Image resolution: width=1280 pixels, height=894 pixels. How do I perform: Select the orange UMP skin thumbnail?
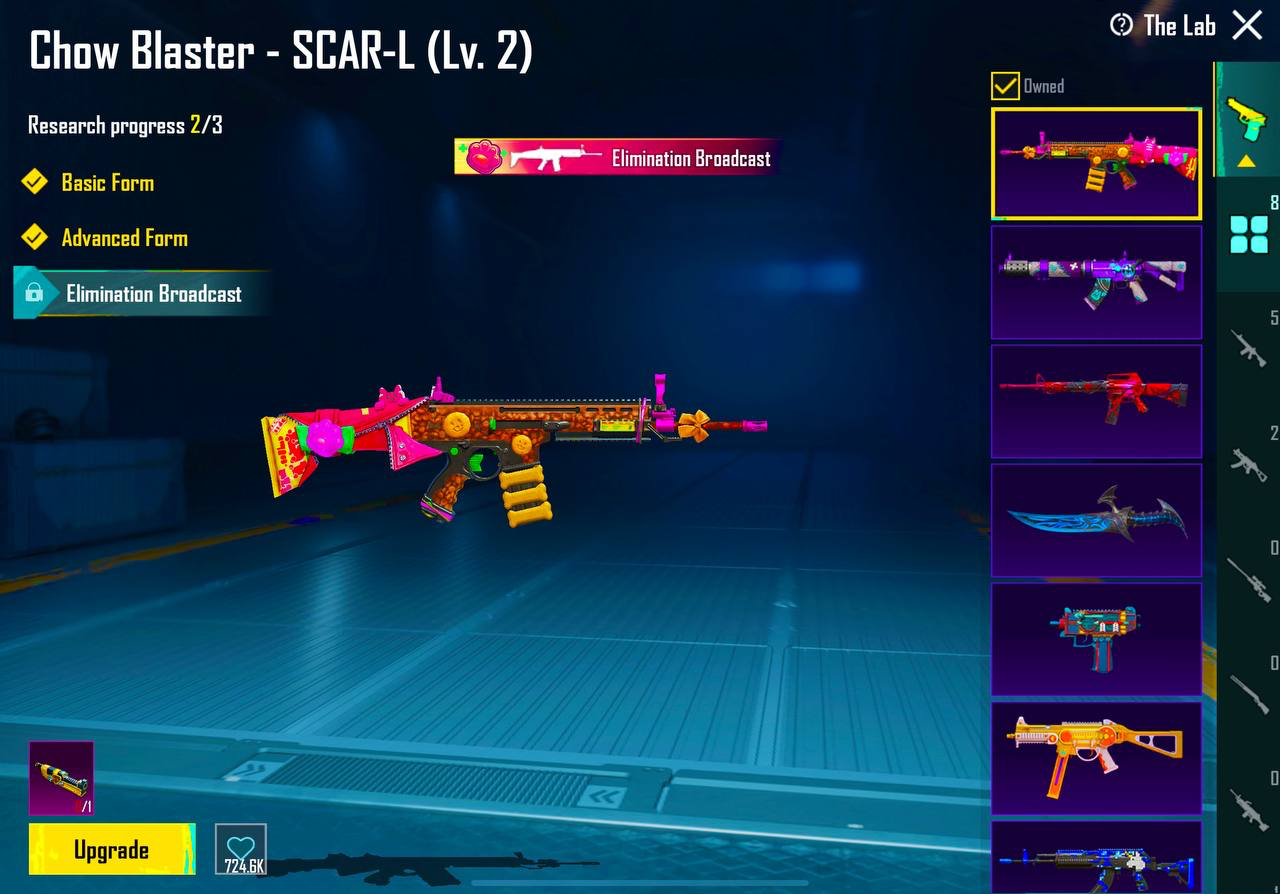[1096, 758]
